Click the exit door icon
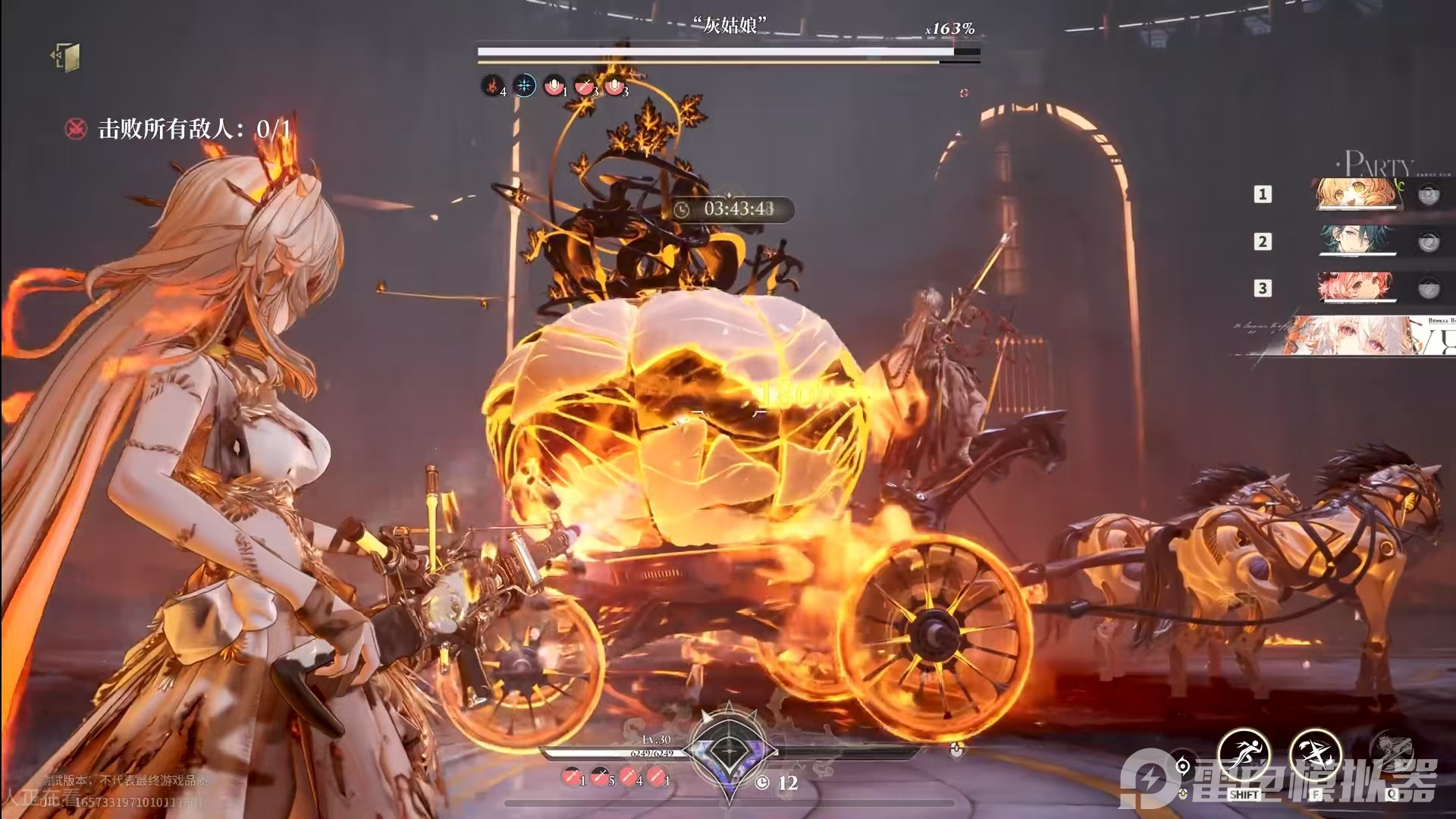 coord(67,57)
